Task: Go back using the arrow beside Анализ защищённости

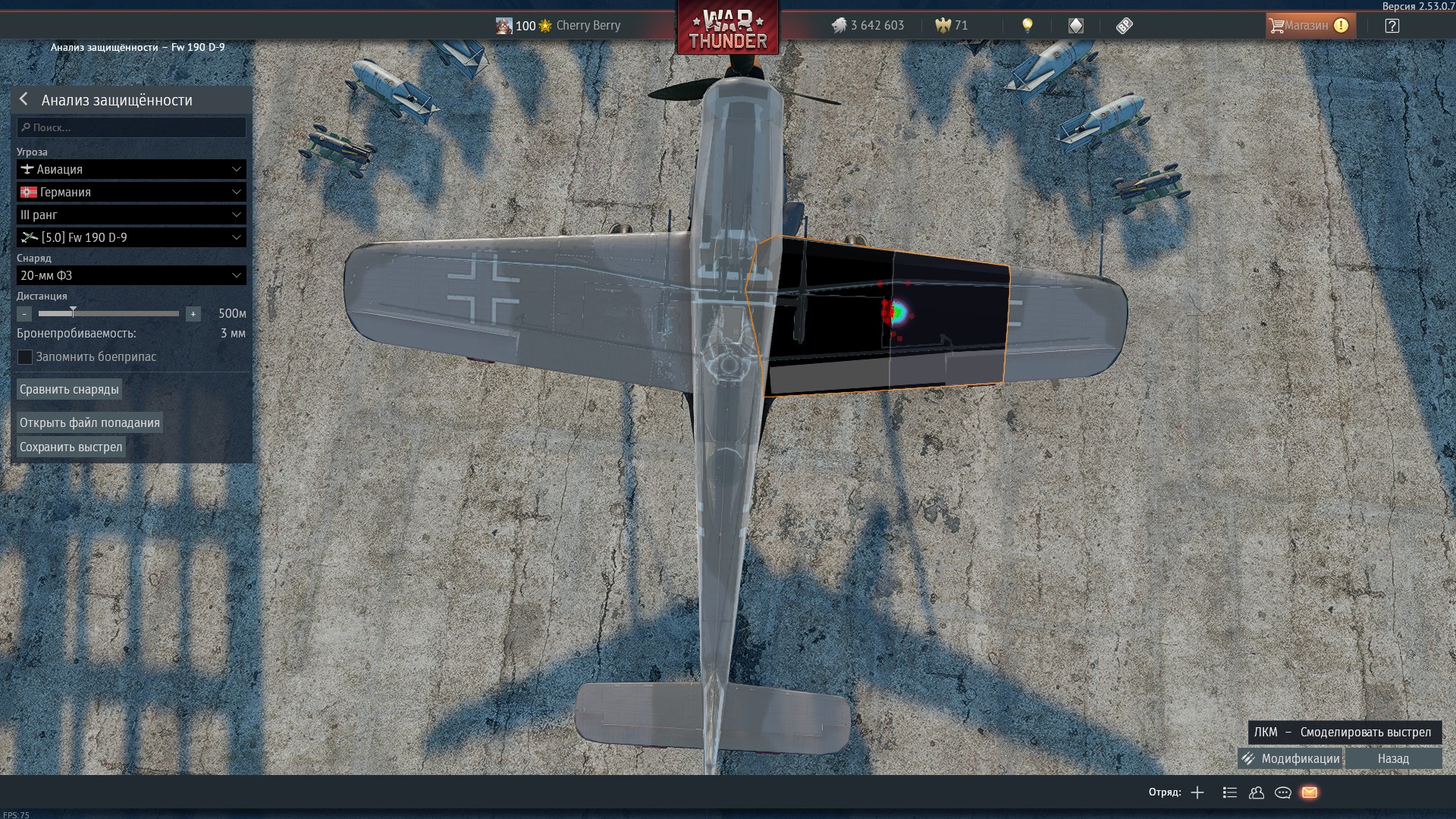Action: (x=24, y=99)
